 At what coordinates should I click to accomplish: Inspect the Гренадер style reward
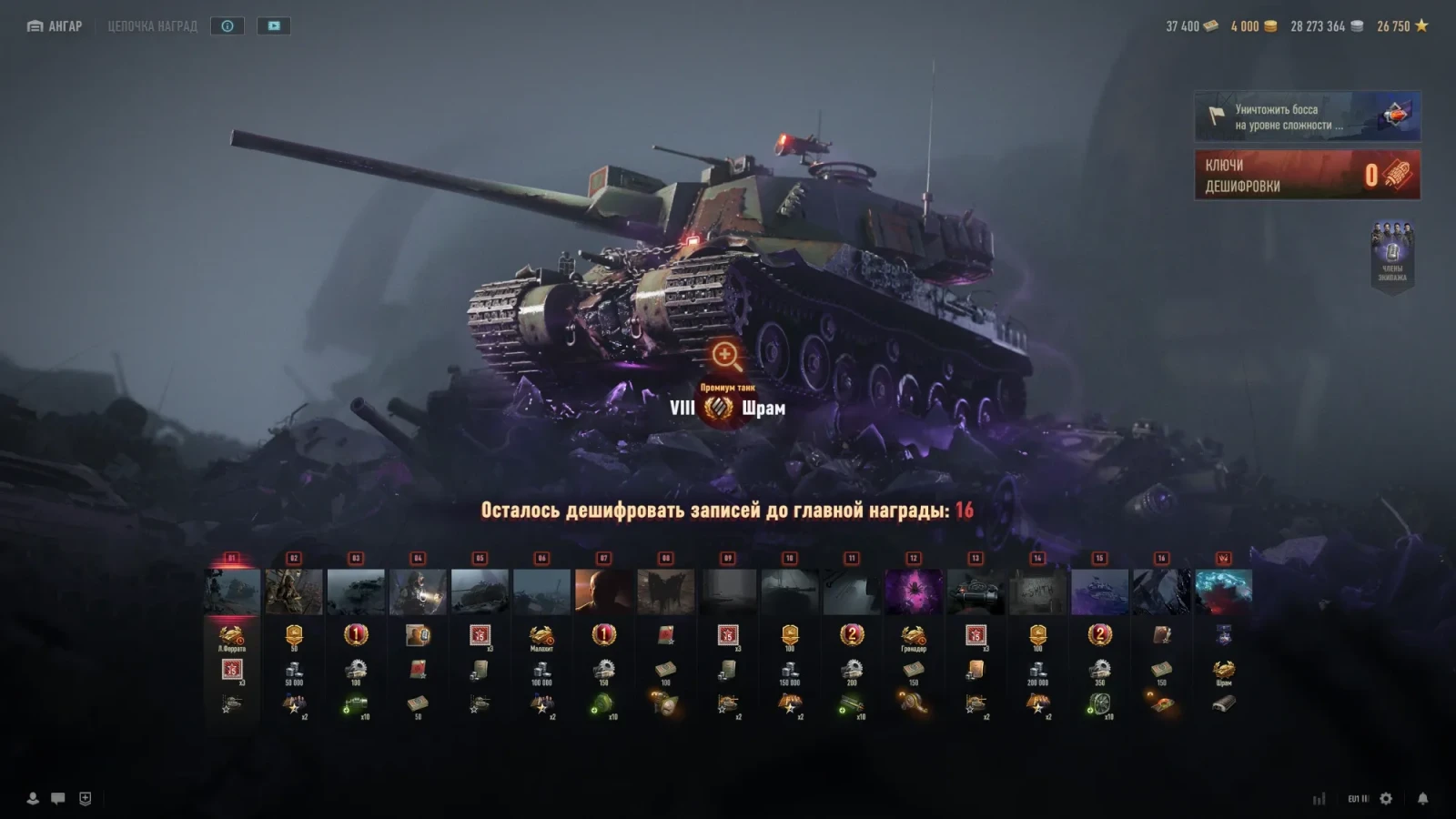pyautogui.click(x=914, y=636)
